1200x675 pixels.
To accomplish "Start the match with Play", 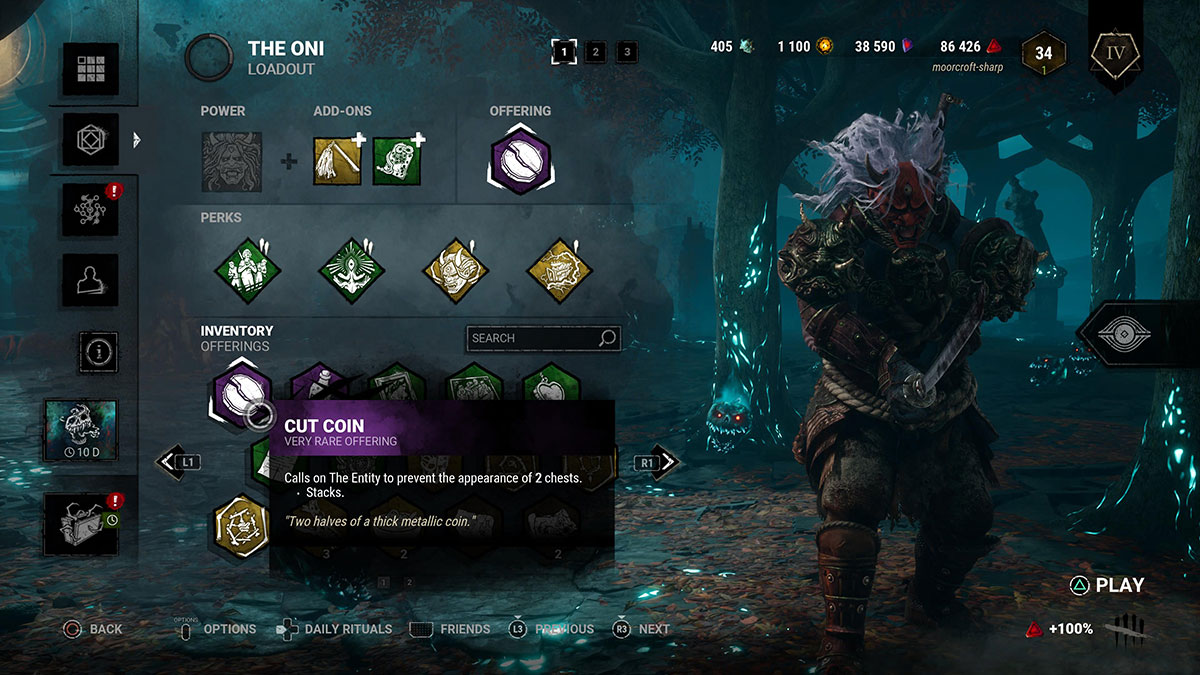I will 1108,586.
